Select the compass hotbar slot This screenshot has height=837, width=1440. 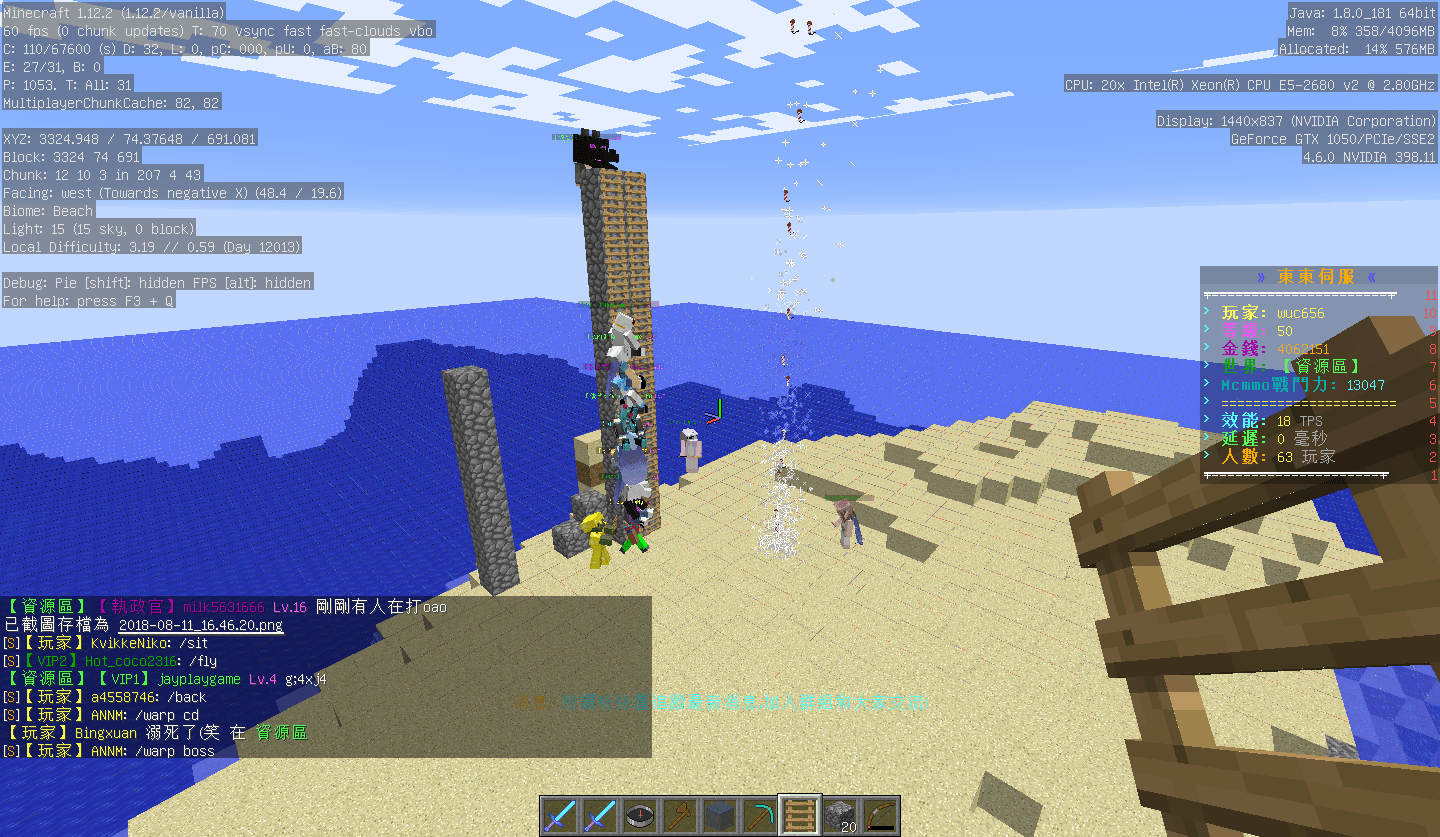(x=640, y=816)
